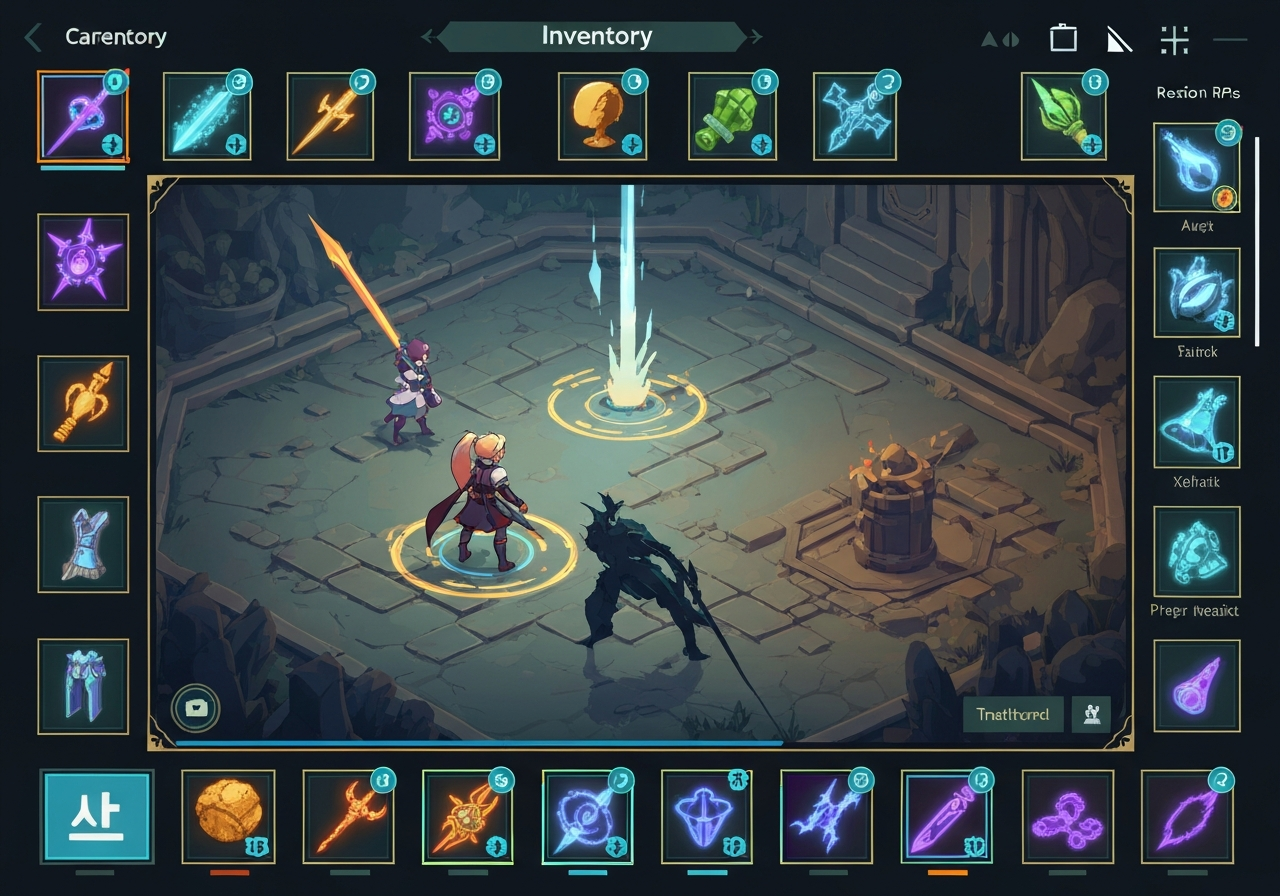The width and height of the screenshot is (1280, 896).
Task: Go back using the Carentory arrow
Action: click(x=33, y=38)
